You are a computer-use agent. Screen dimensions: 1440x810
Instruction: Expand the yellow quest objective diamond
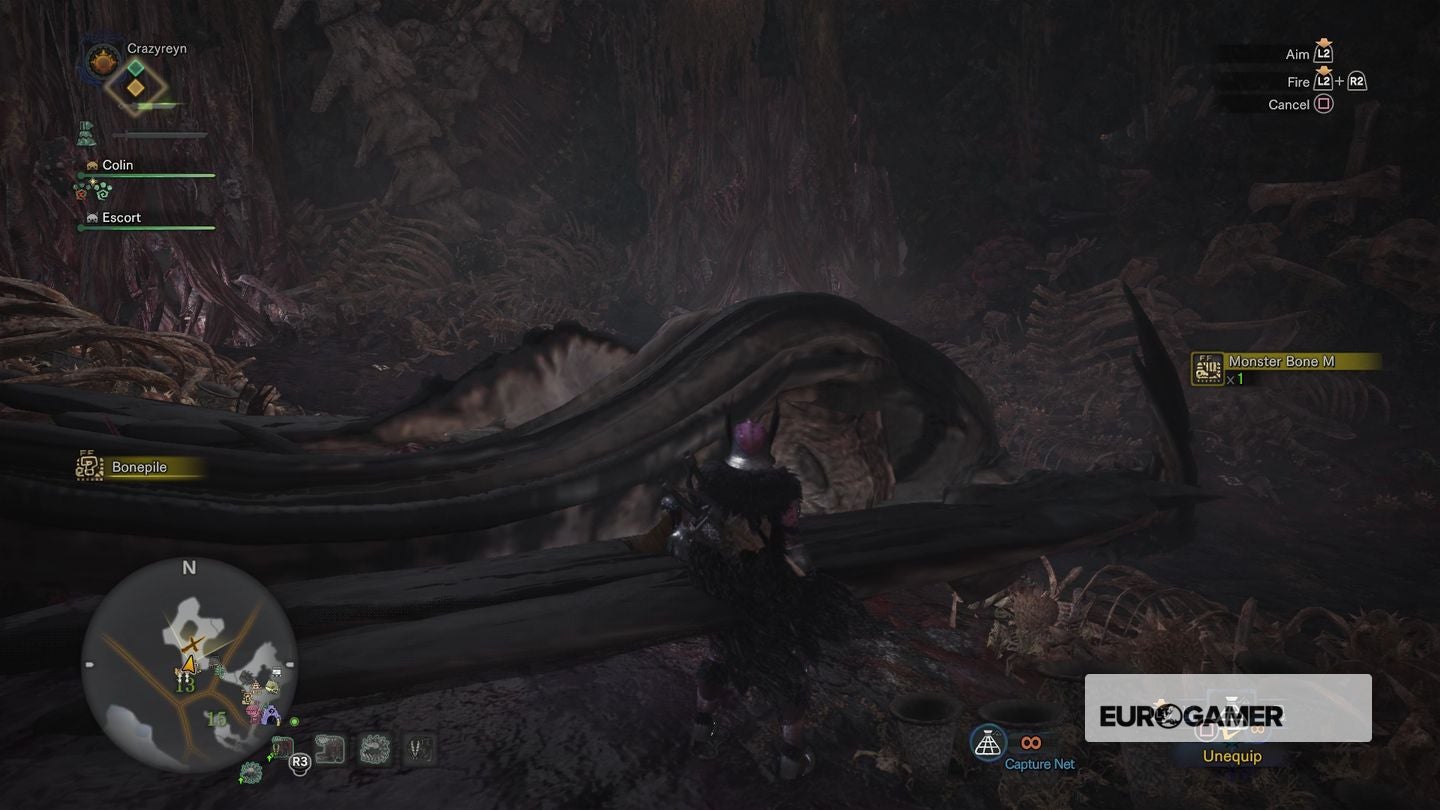134,90
